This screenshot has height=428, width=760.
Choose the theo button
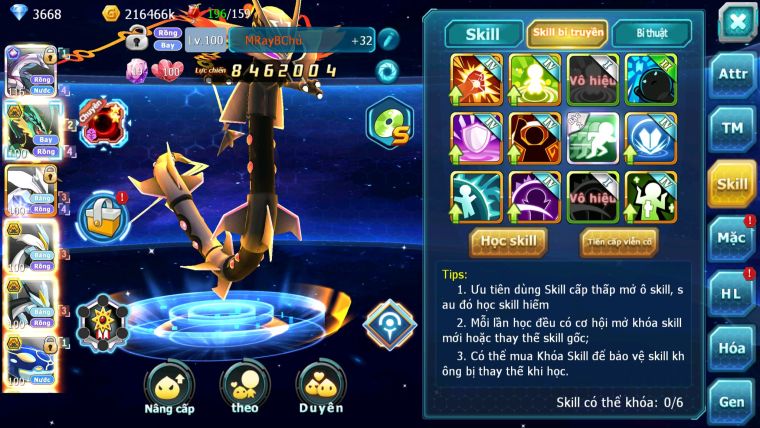click(x=245, y=388)
